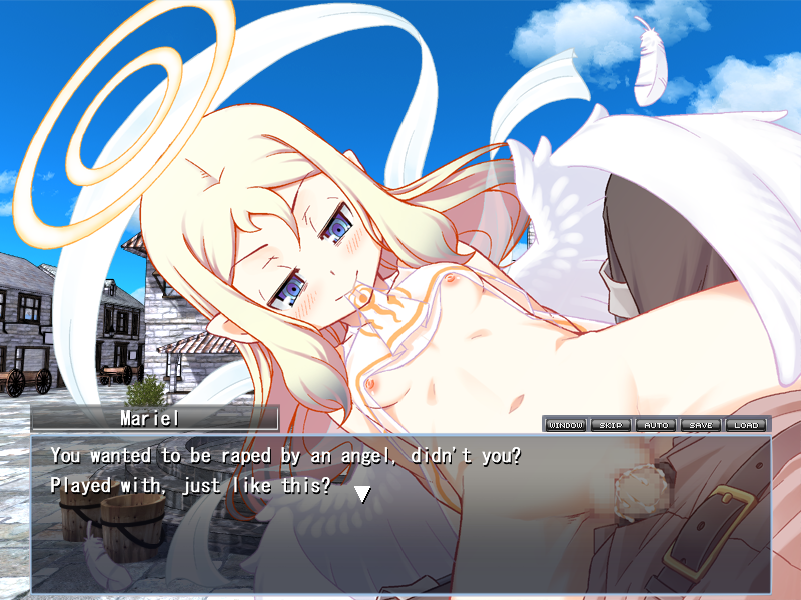Activate the SKIP button
This screenshot has width=801, height=600.
(610, 425)
